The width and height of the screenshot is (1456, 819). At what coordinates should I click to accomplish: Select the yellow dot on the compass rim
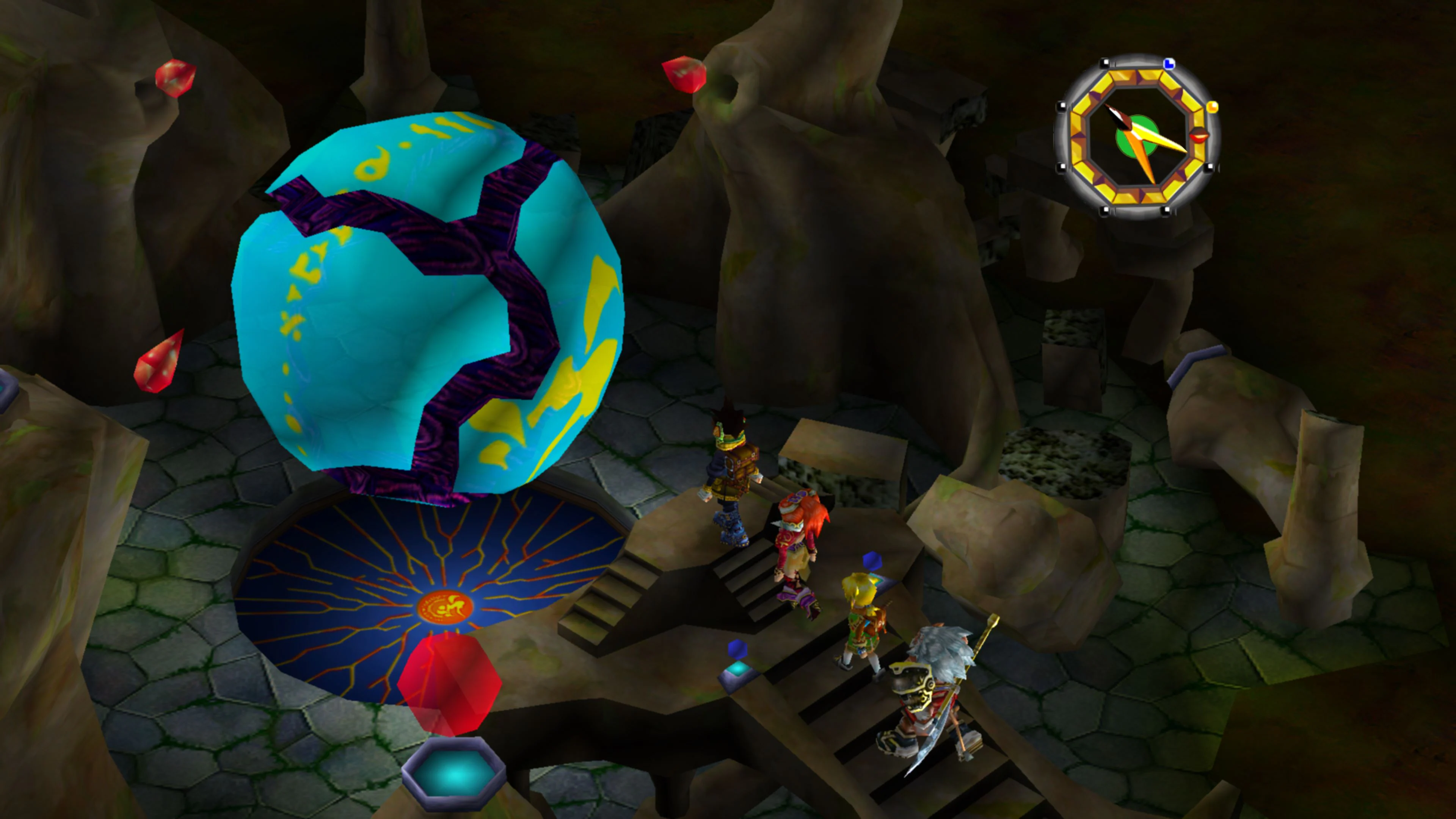click(x=1213, y=107)
